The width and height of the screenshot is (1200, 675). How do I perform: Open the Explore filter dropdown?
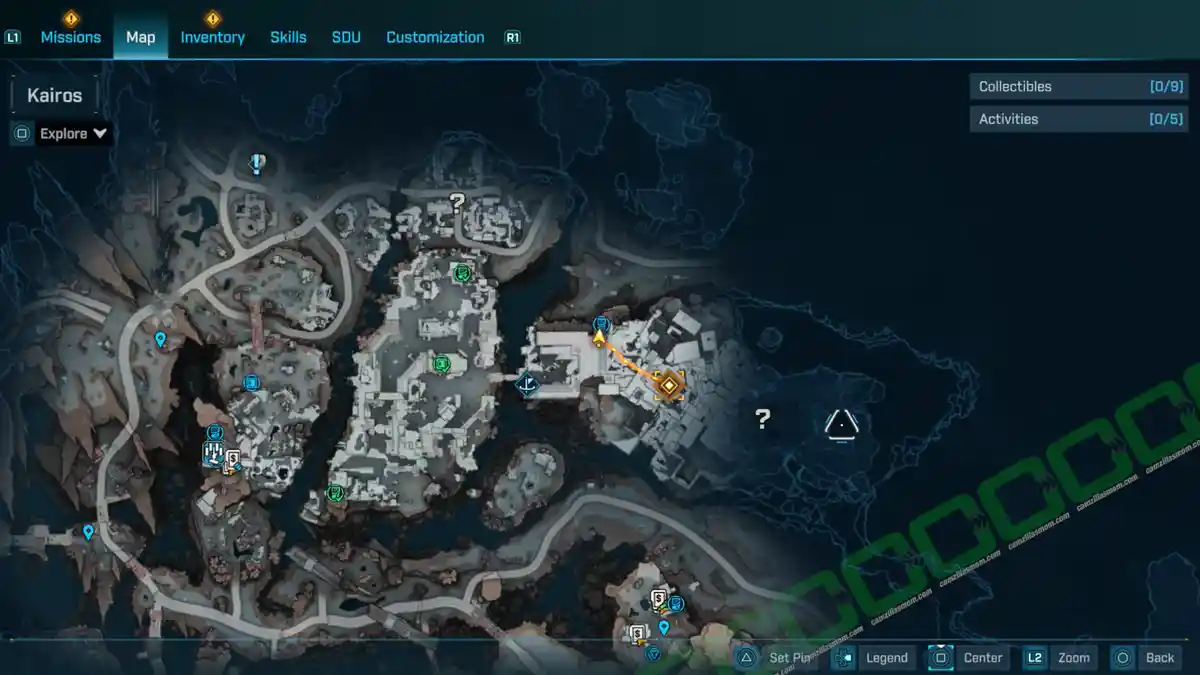pos(73,133)
